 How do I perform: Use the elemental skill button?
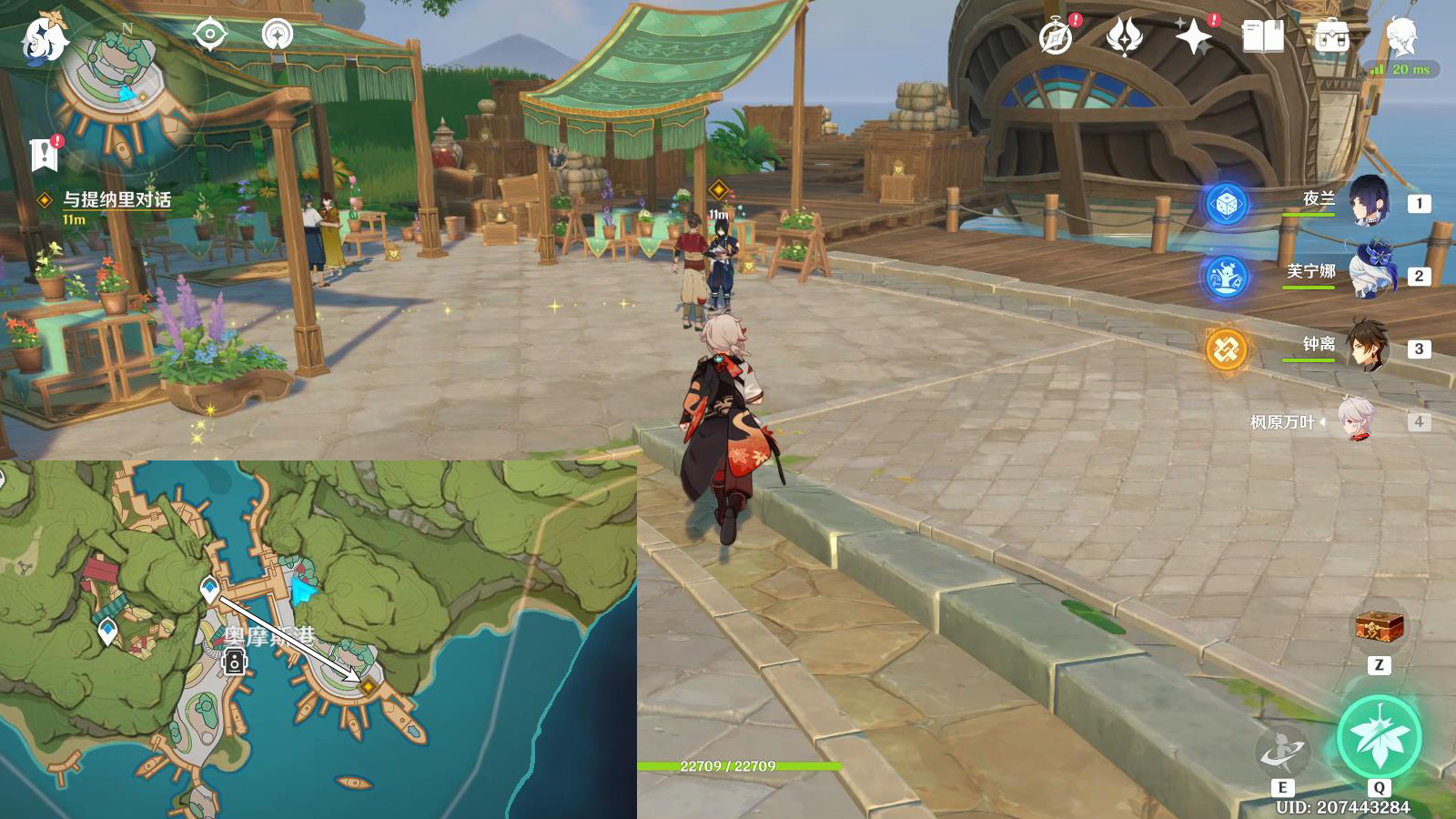point(1282,751)
